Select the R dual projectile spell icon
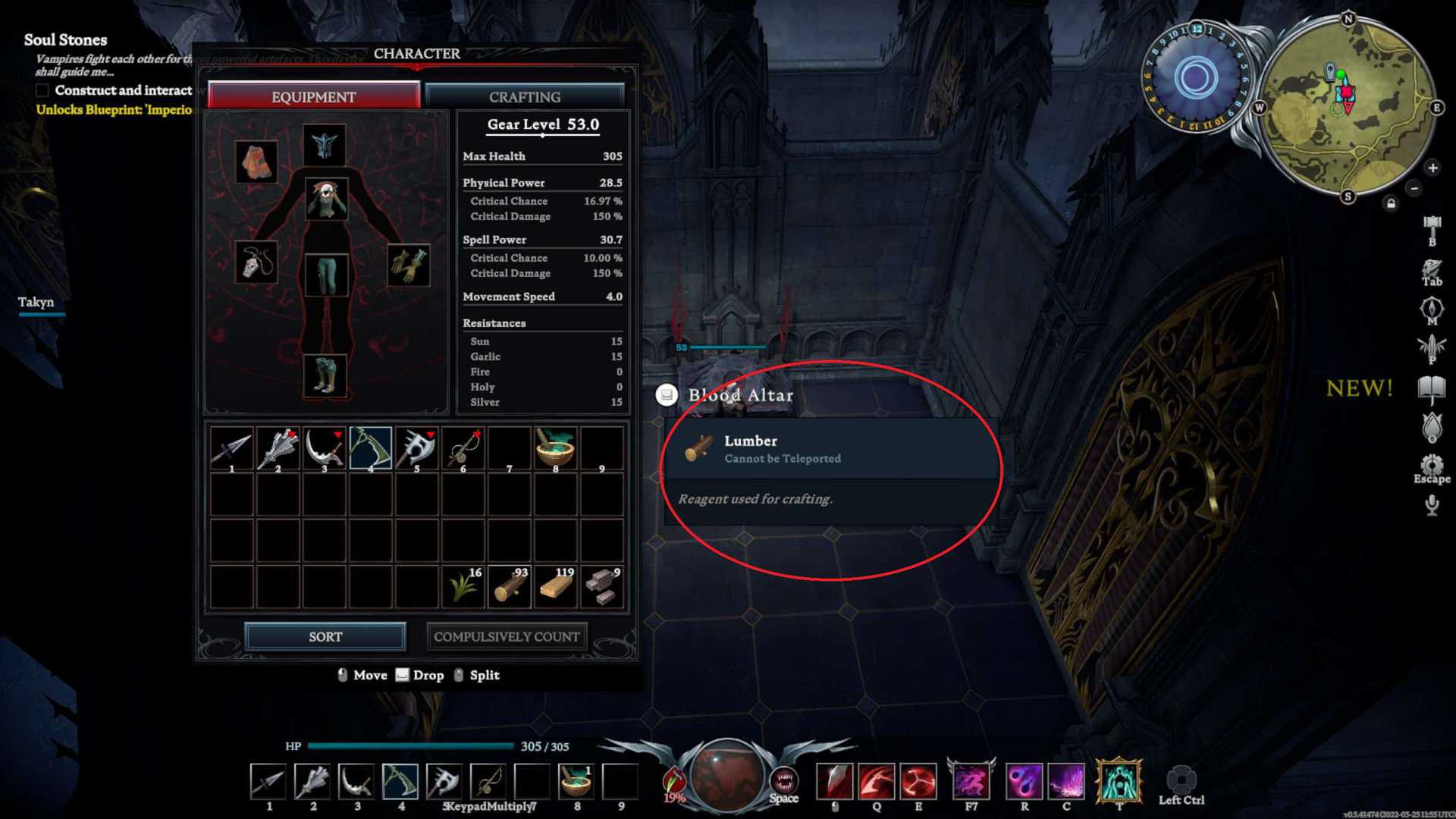Viewport: 1456px width, 819px height. tap(1022, 783)
